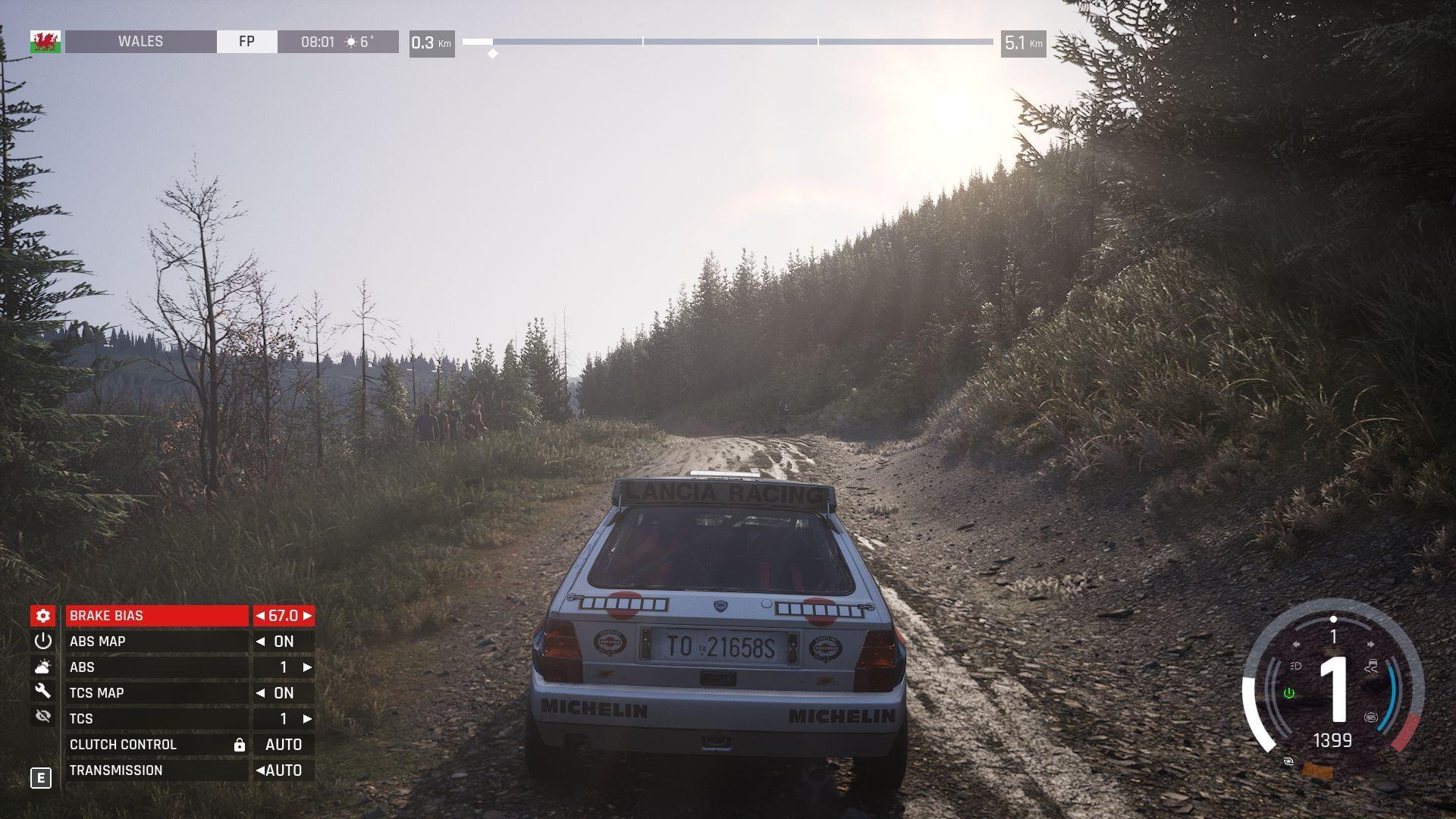1456x819 pixels.
Task: Open the wrench repair tab
Action: click(43, 692)
